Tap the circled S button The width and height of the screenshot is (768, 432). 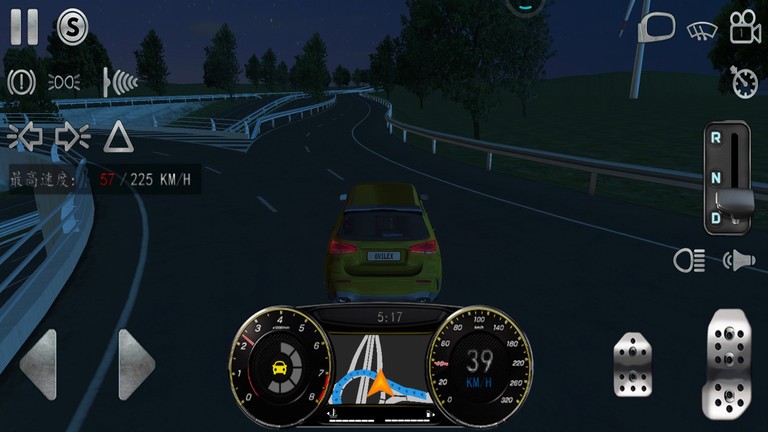pyautogui.click(x=72, y=26)
